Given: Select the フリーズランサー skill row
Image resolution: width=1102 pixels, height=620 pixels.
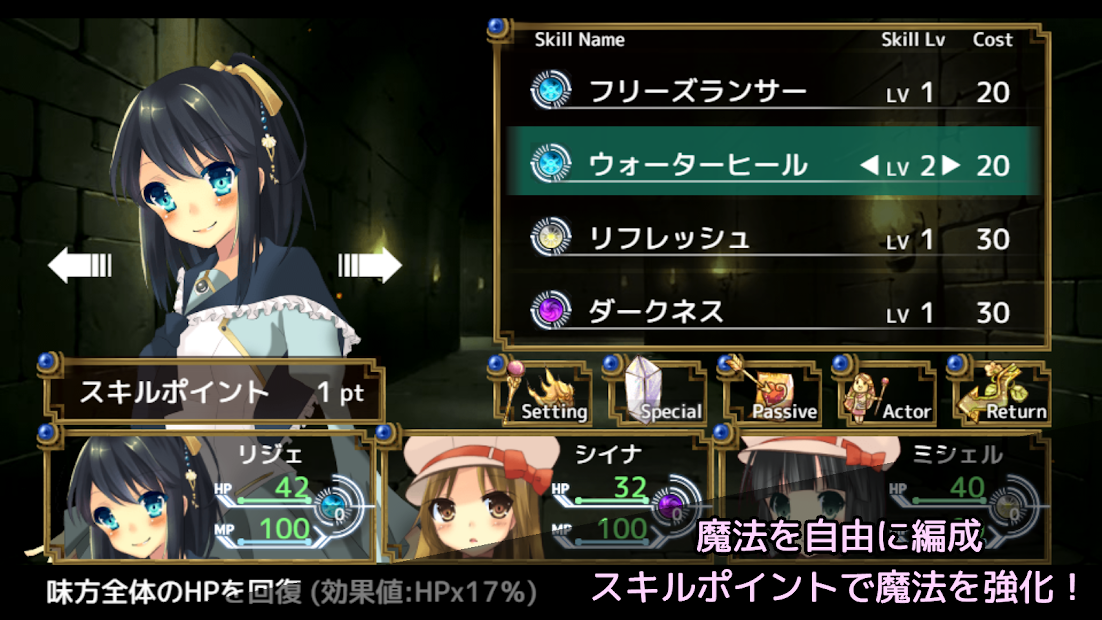Looking at the screenshot, I should tap(770, 93).
